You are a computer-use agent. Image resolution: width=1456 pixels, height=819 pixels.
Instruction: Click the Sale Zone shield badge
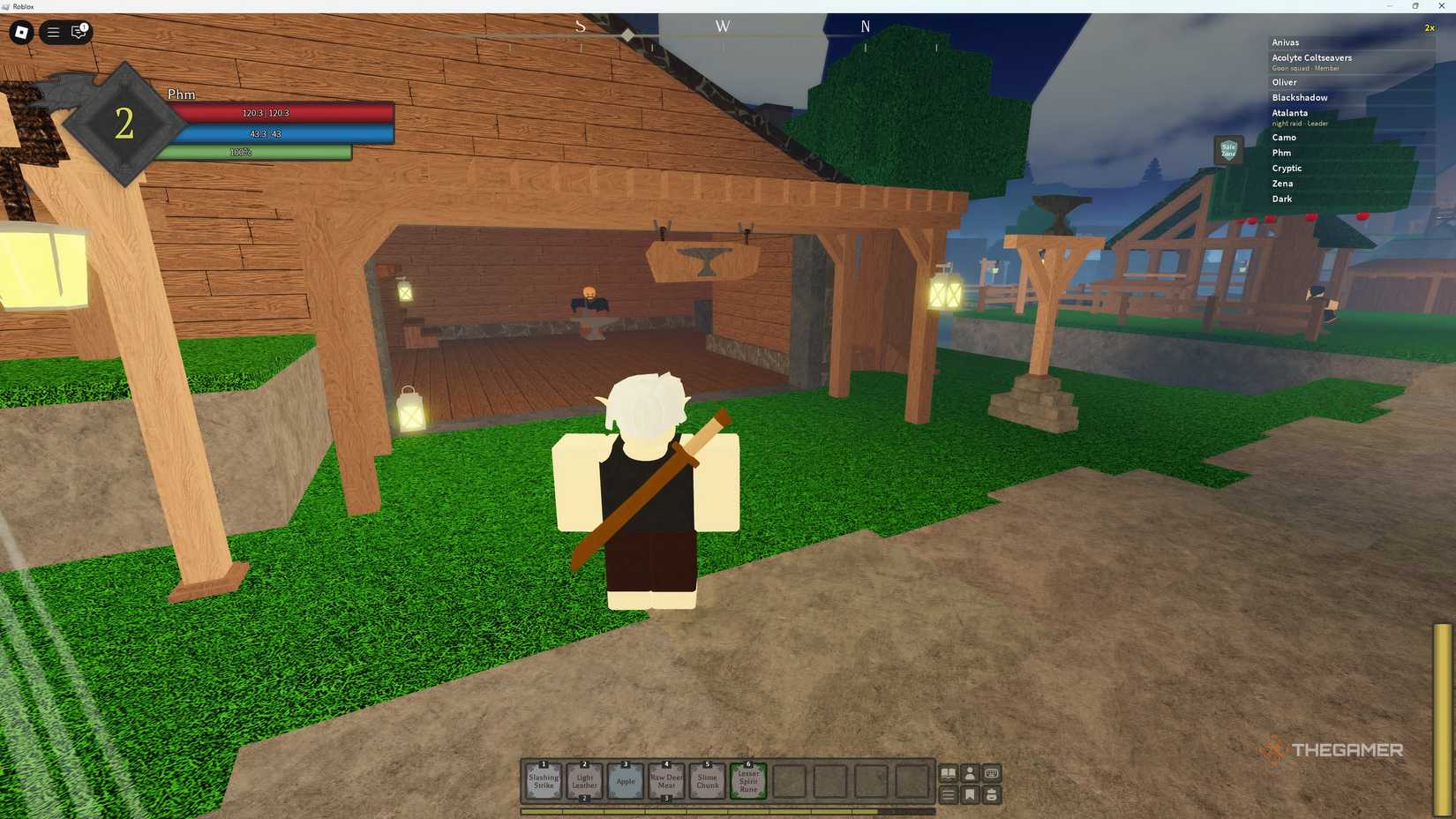tap(1227, 150)
